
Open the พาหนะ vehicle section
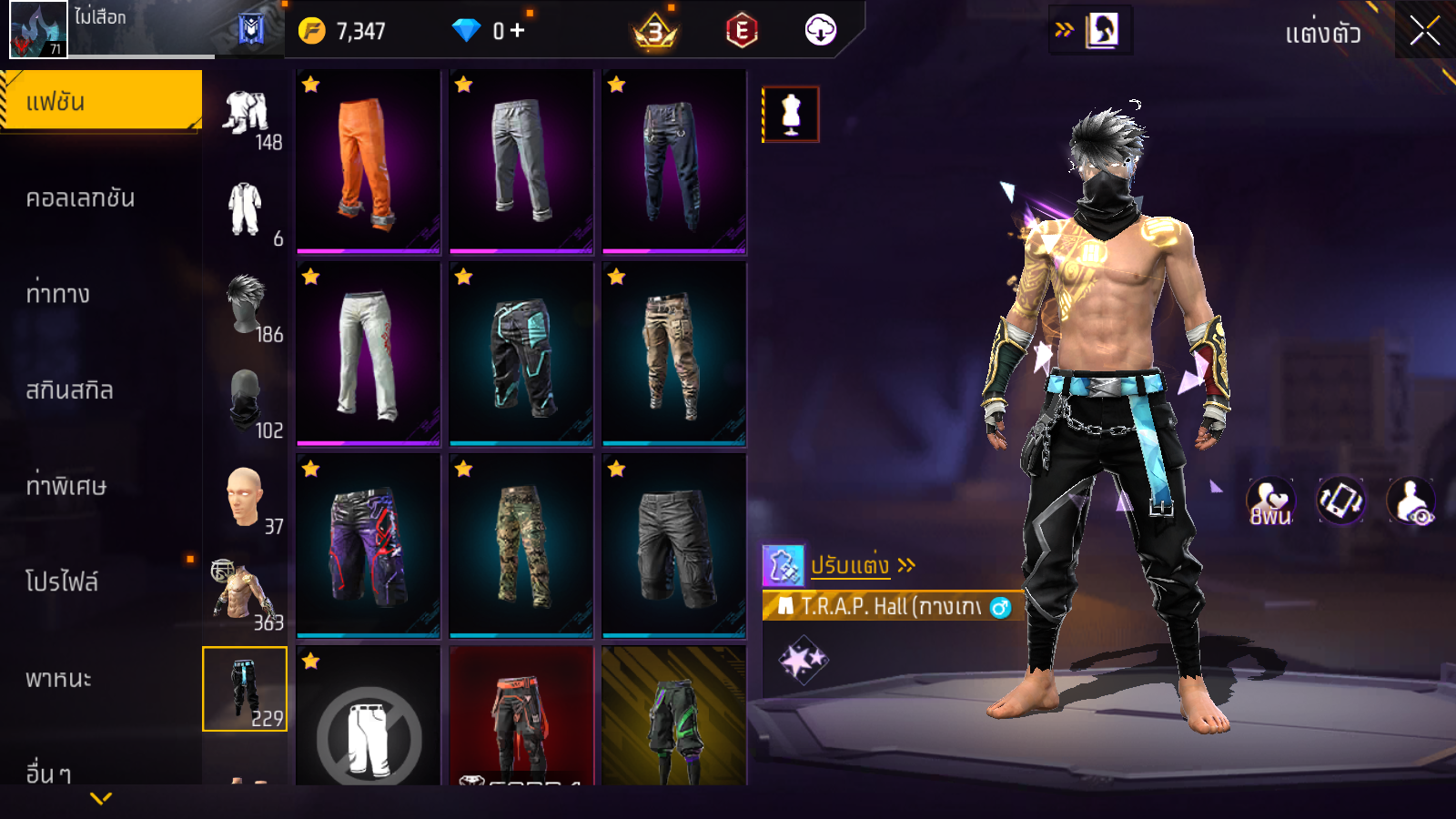(x=58, y=679)
